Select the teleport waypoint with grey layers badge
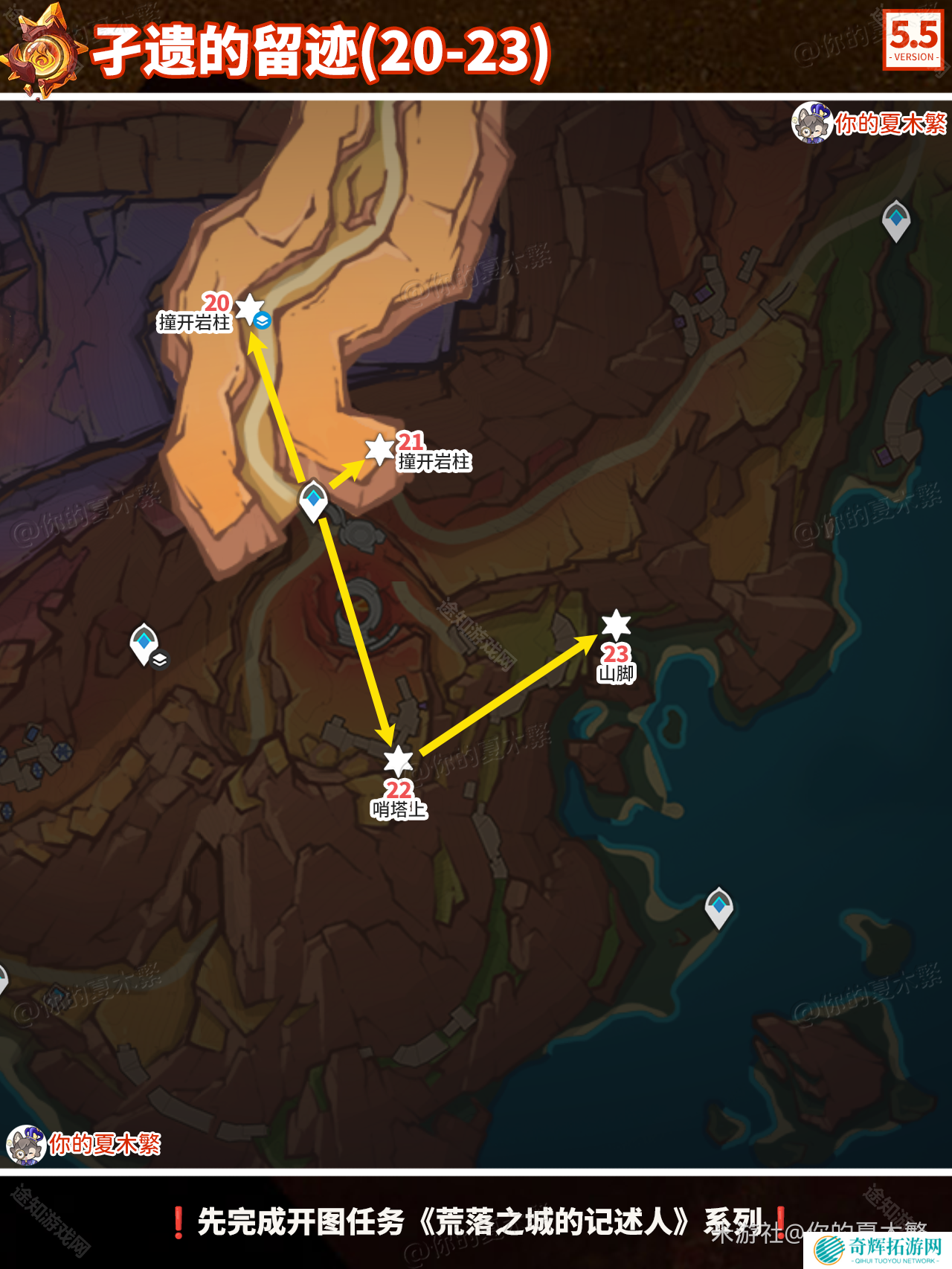 coord(145,643)
